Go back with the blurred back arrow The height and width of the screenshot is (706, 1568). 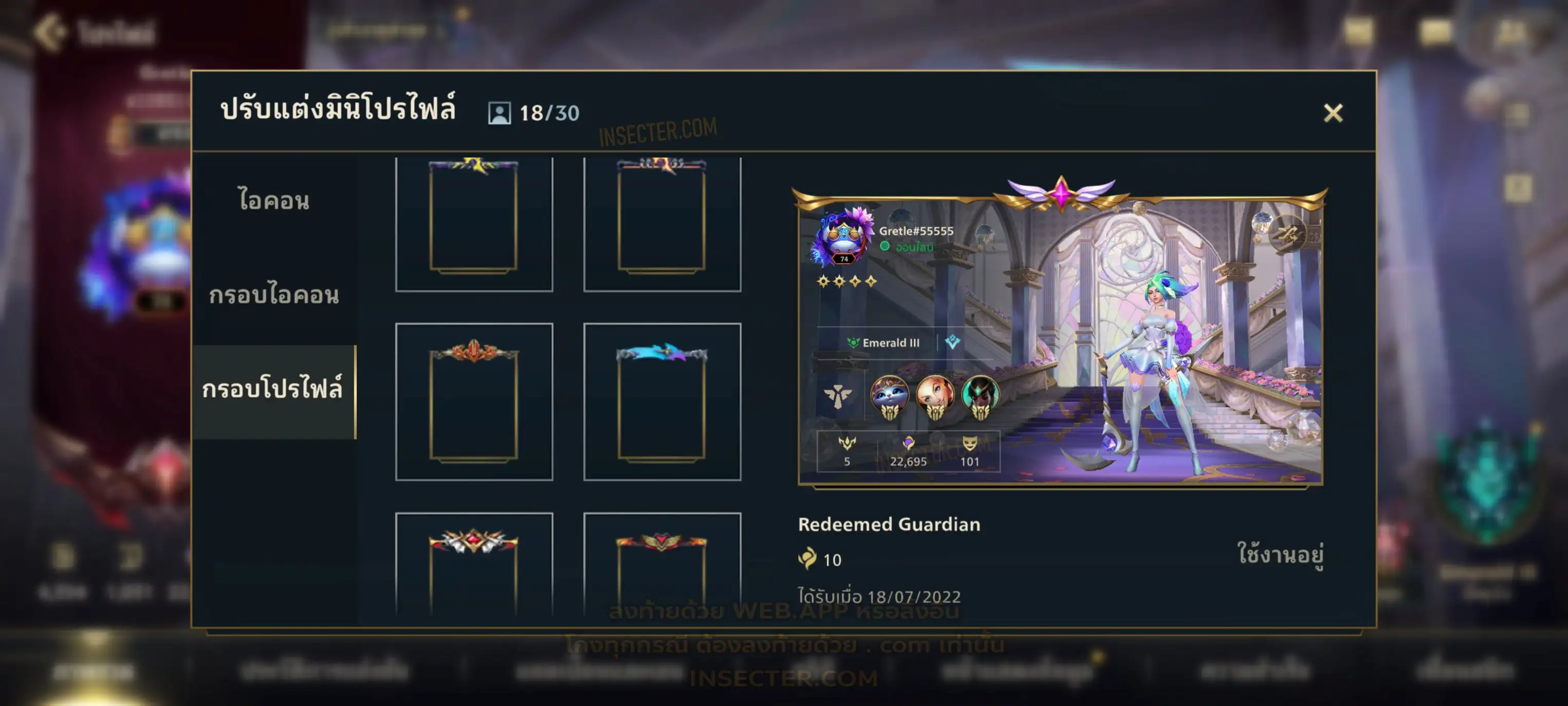50,32
